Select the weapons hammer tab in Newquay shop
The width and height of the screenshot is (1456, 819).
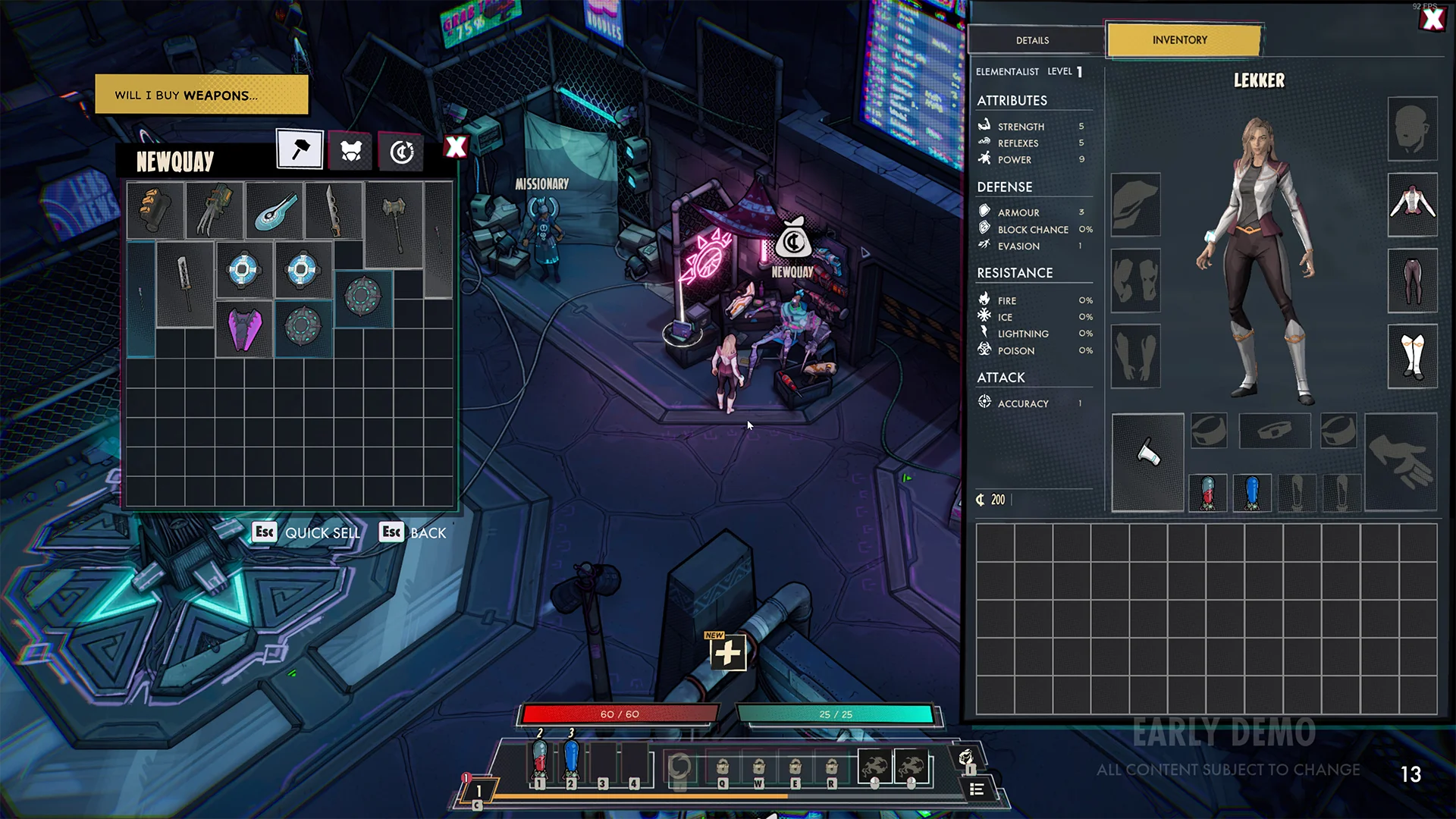pyautogui.click(x=299, y=150)
